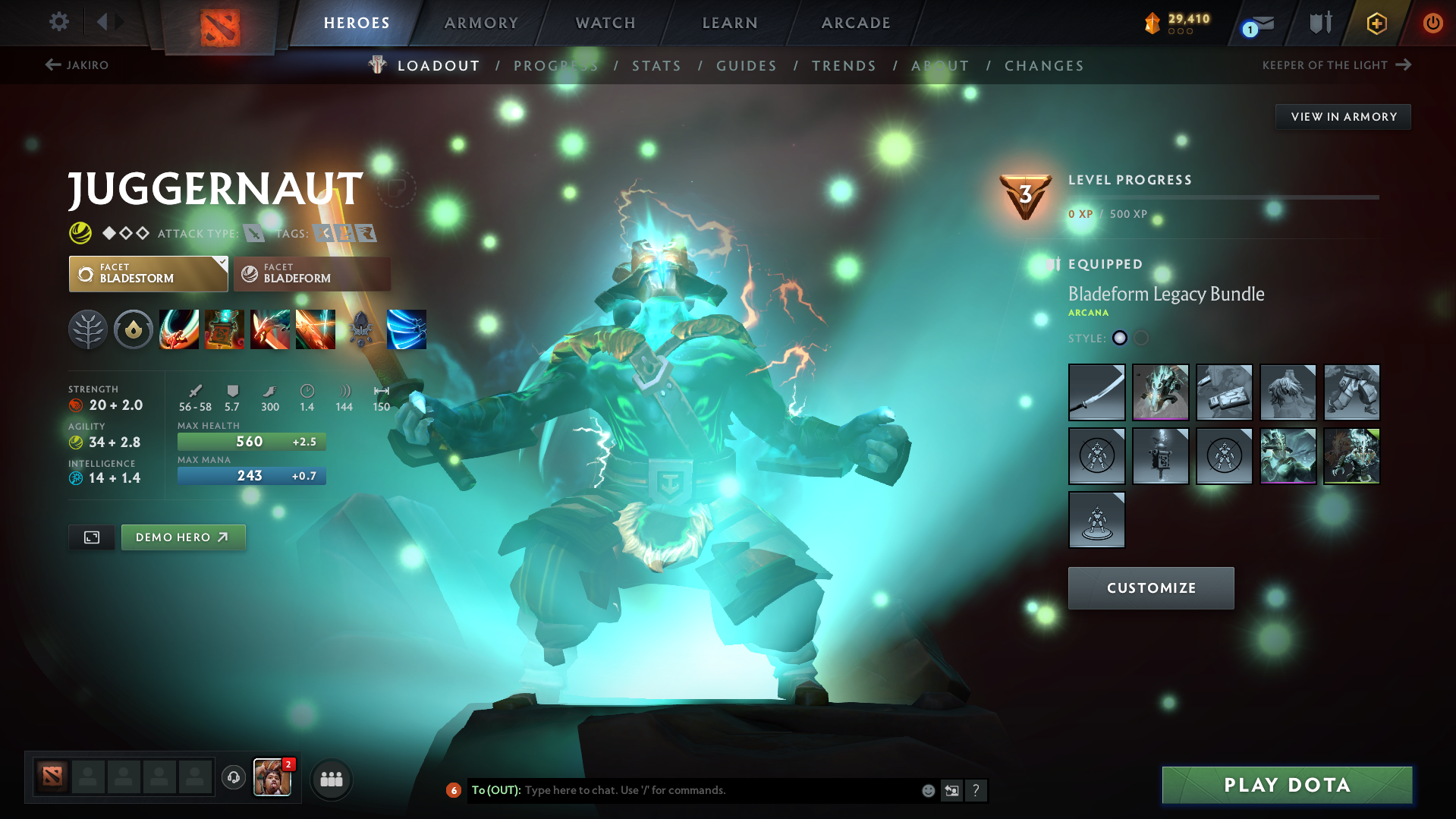This screenshot has width=1456, height=819.
Task: Select the Blade Dance ability icon
Action: click(270, 329)
